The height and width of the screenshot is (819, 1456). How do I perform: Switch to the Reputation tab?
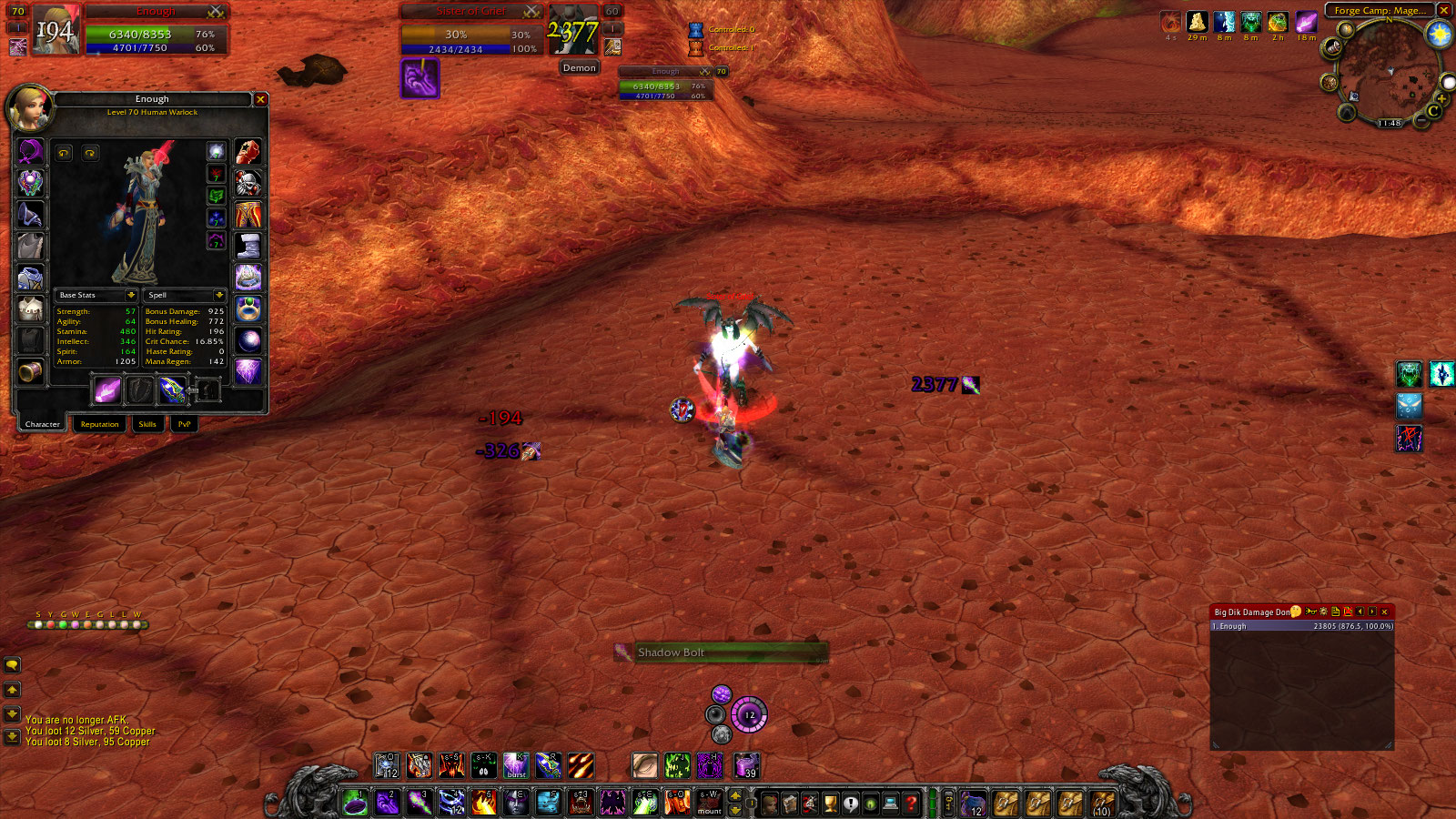coord(100,424)
